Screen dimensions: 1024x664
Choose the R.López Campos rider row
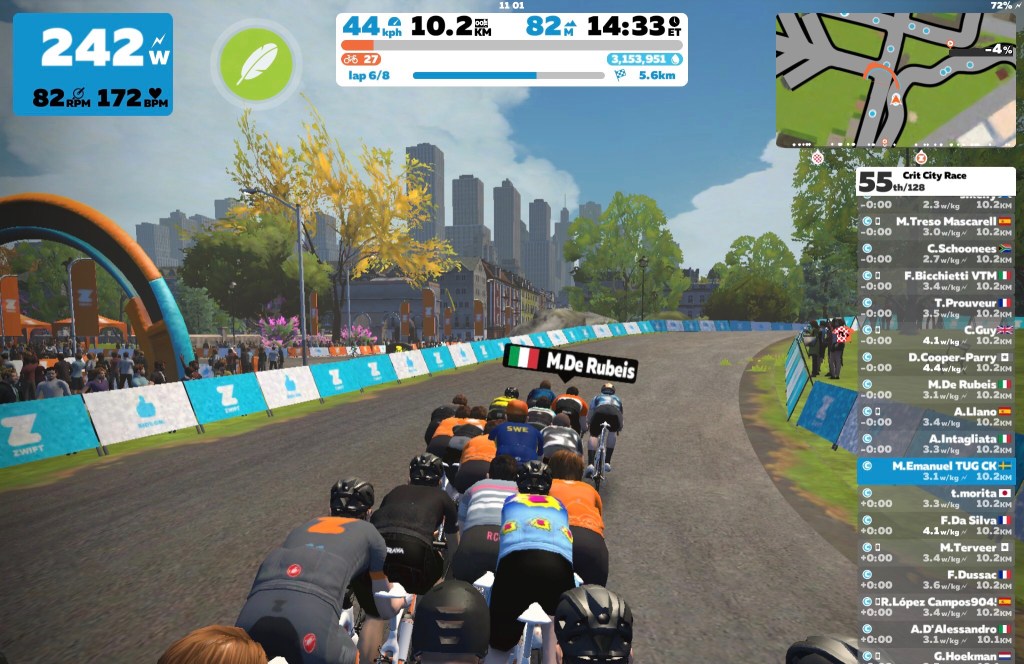[x=937, y=608]
